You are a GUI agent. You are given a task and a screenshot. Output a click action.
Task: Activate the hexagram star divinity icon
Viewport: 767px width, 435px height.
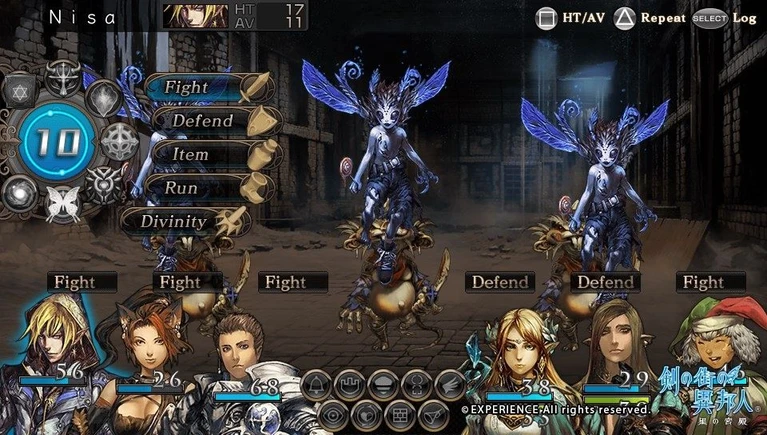[20, 92]
